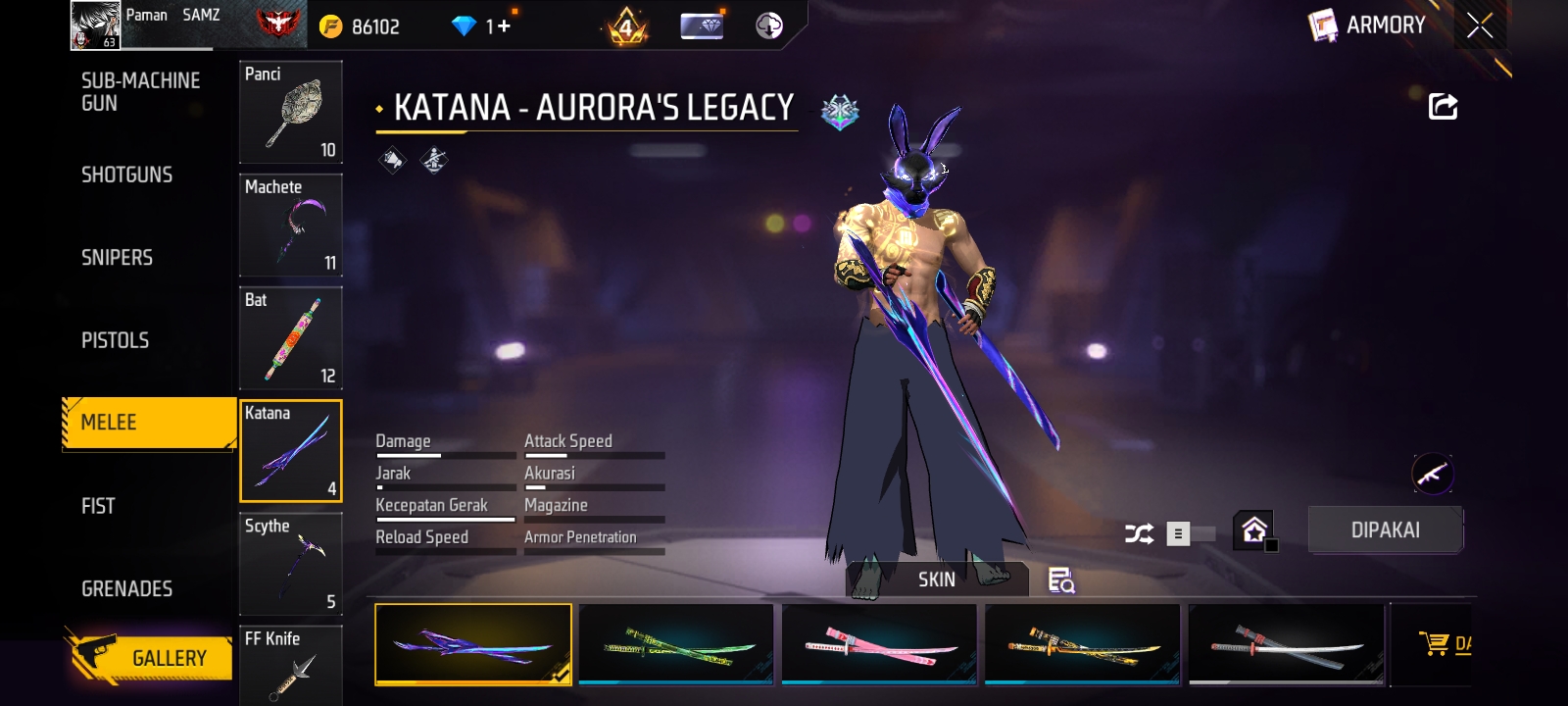Switch to Grenades category
The image size is (1568, 706).
(127, 588)
